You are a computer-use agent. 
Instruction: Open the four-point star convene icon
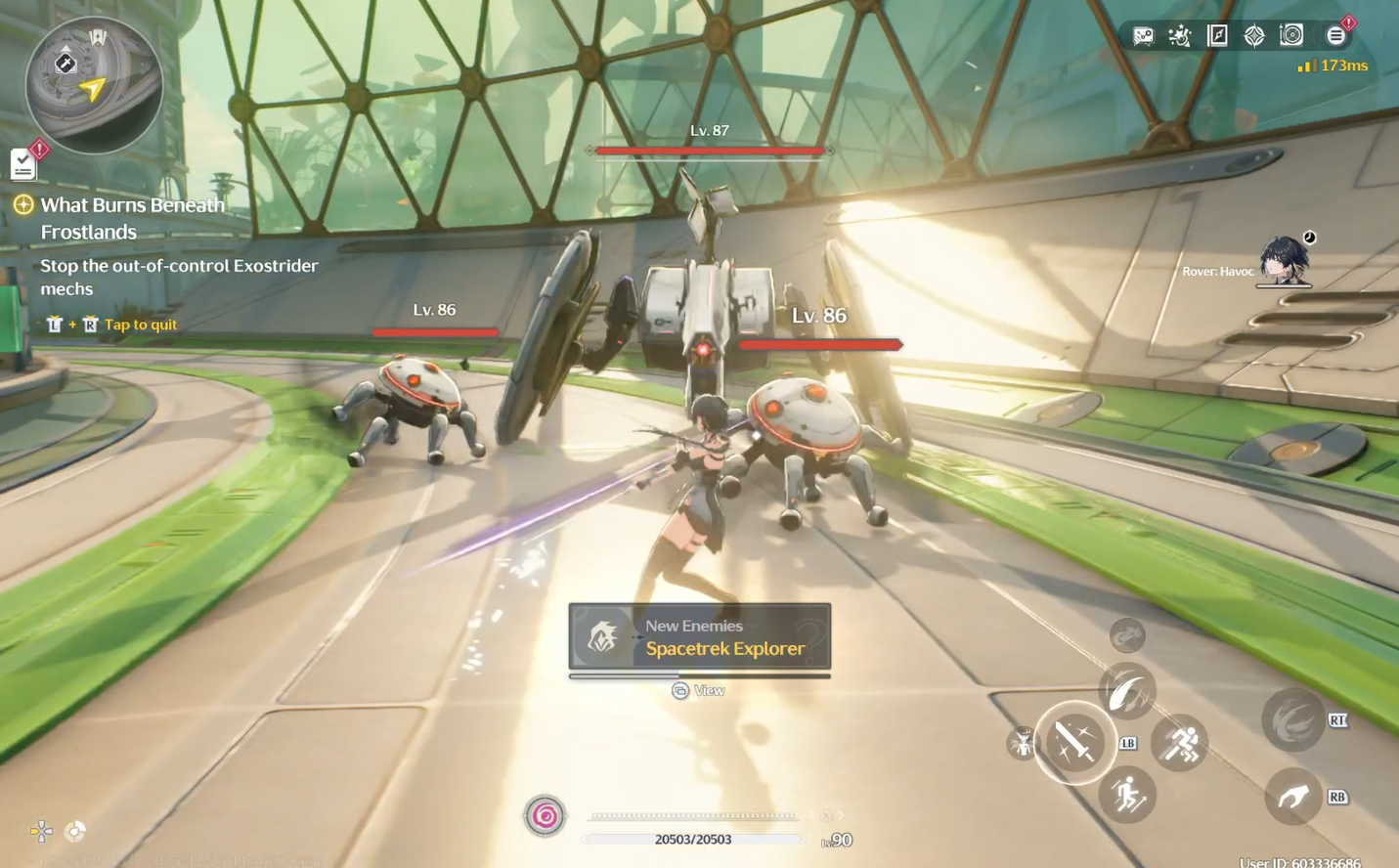coord(1254,36)
